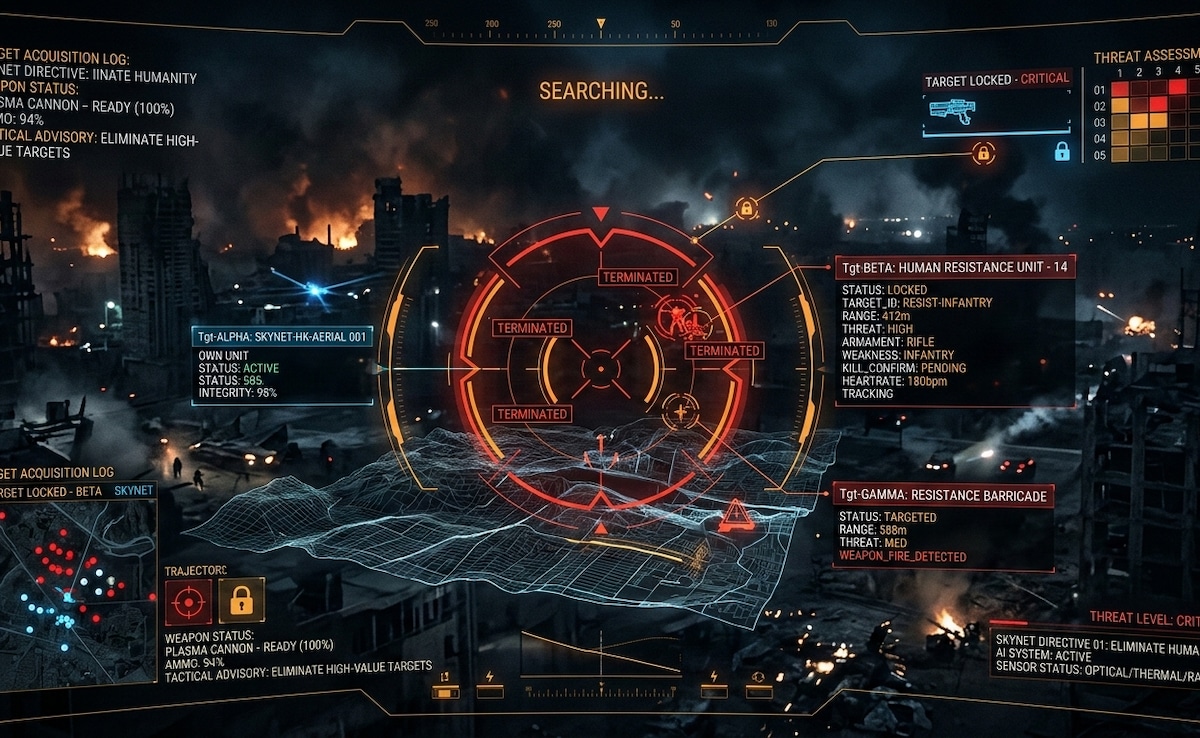Activate the circular refresh arrows icon
This screenshot has height=738, width=1200.
tap(757, 677)
